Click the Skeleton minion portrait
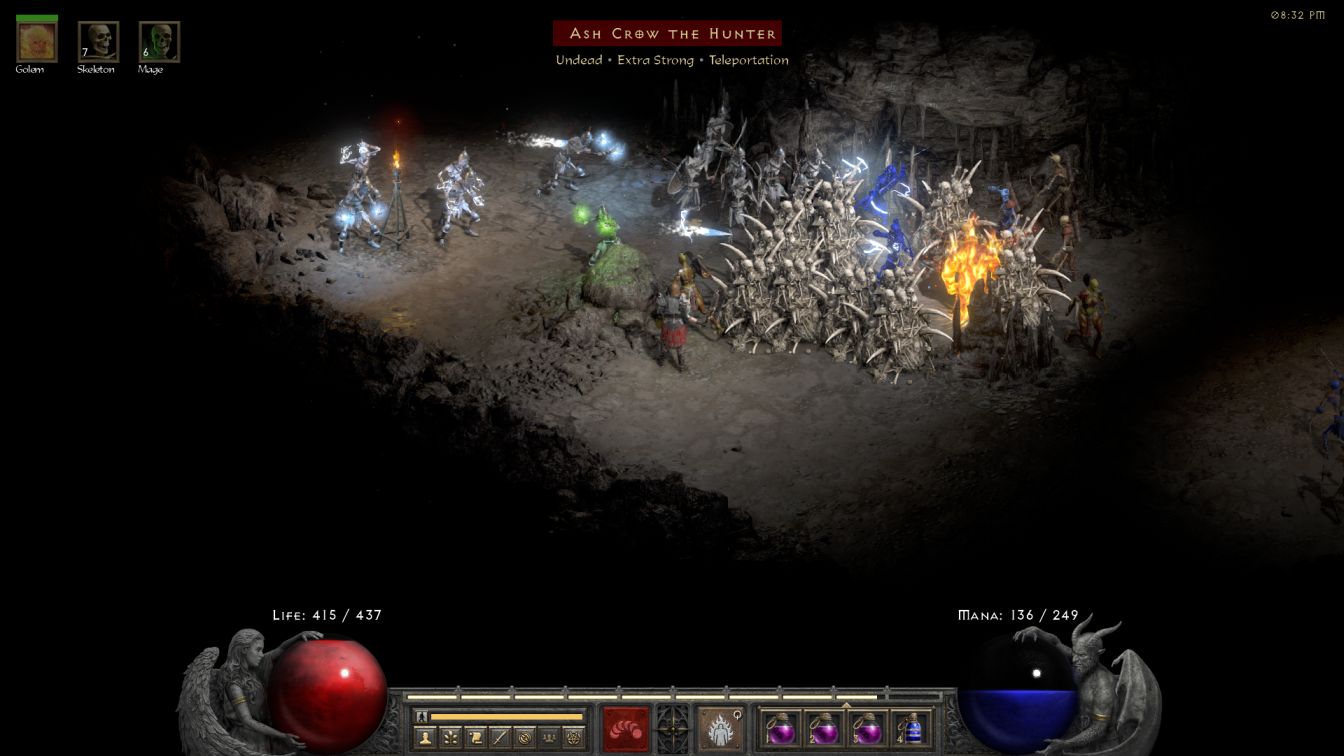1344x756 pixels. (98, 42)
